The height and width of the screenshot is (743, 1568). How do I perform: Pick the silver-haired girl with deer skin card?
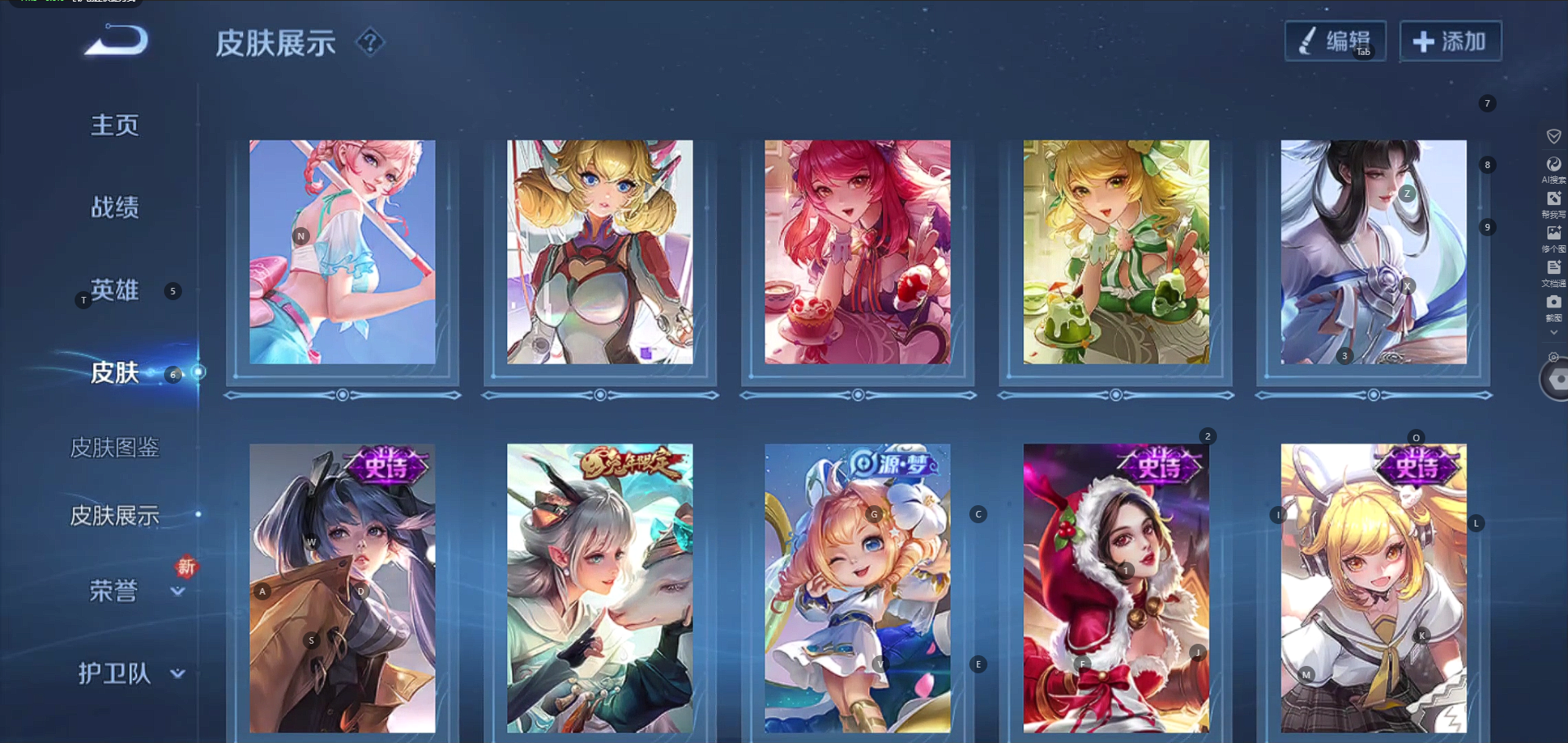click(x=599, y=588)
